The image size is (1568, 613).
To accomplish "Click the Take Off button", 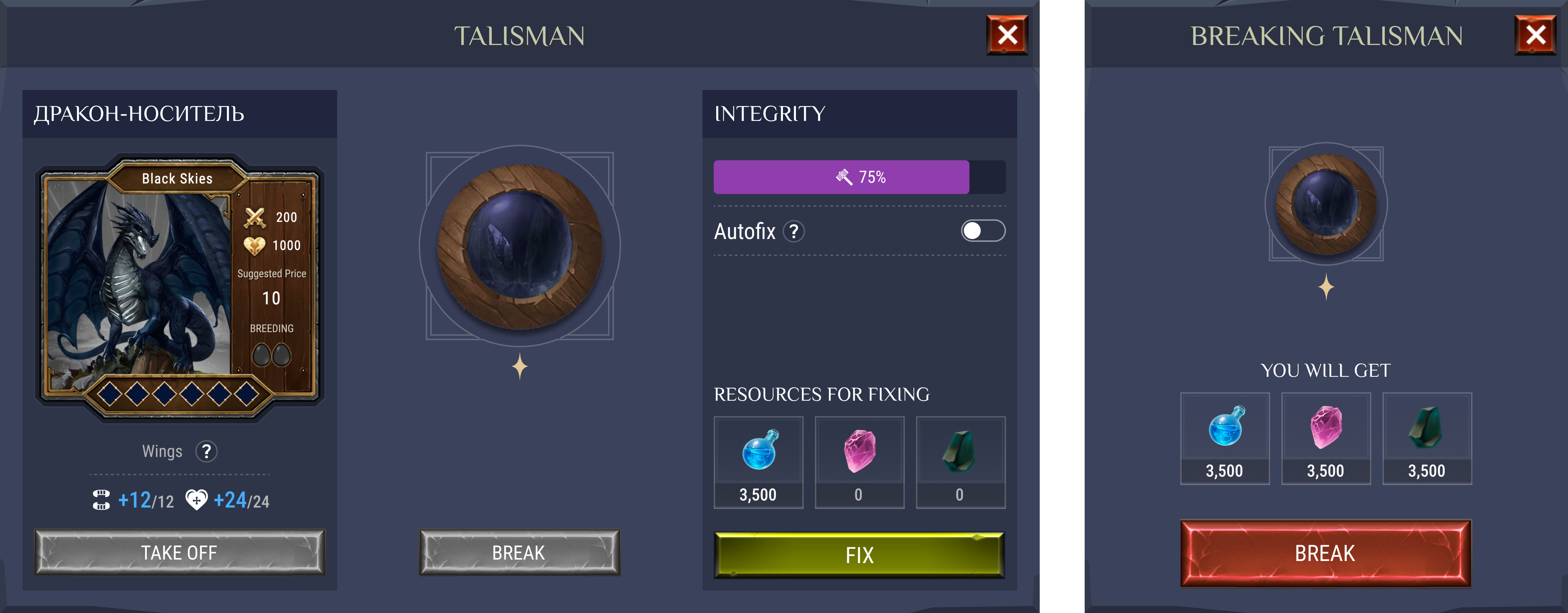I will [179, 552].
